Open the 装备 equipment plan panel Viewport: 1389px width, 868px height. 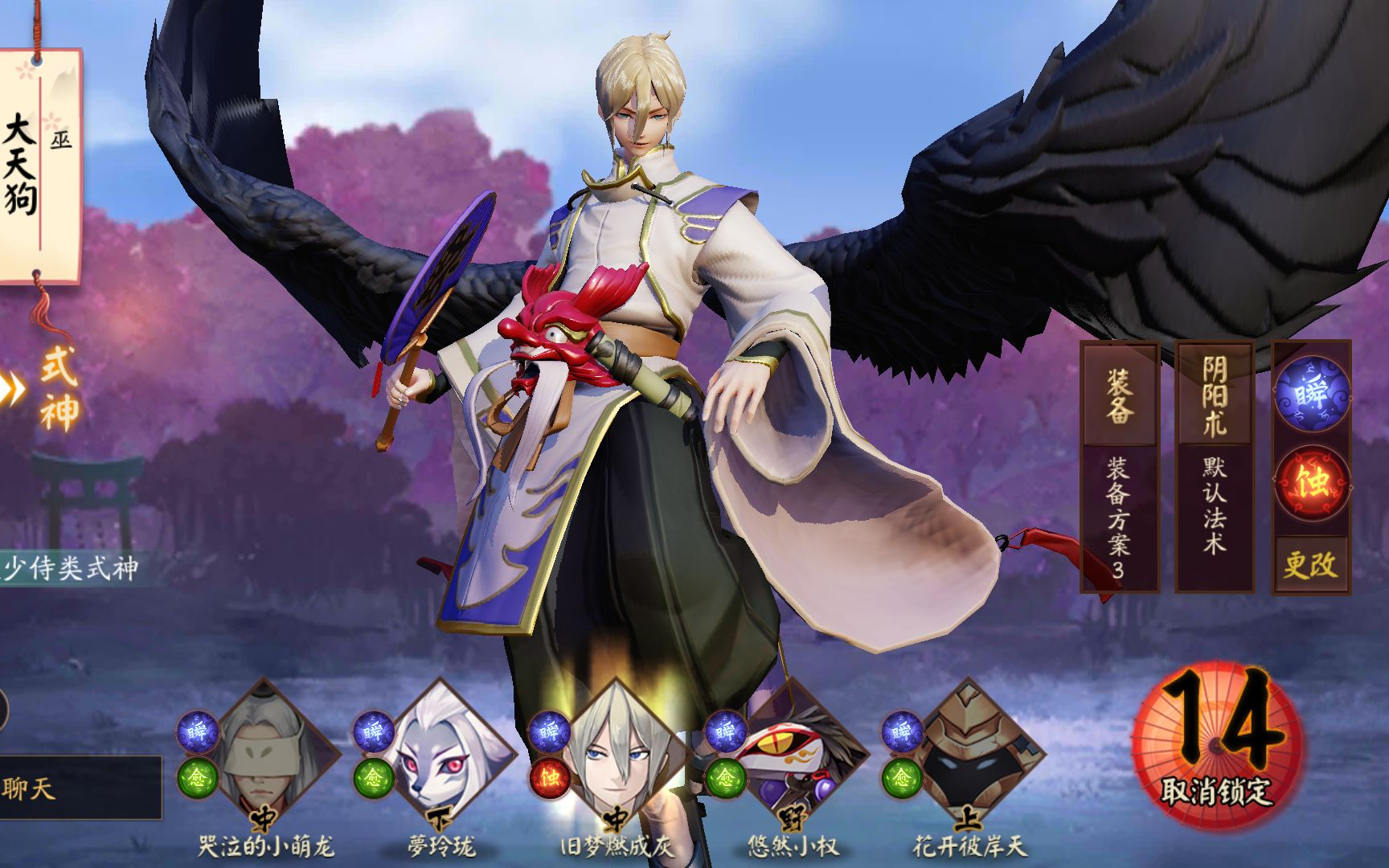coord(1119,466)
